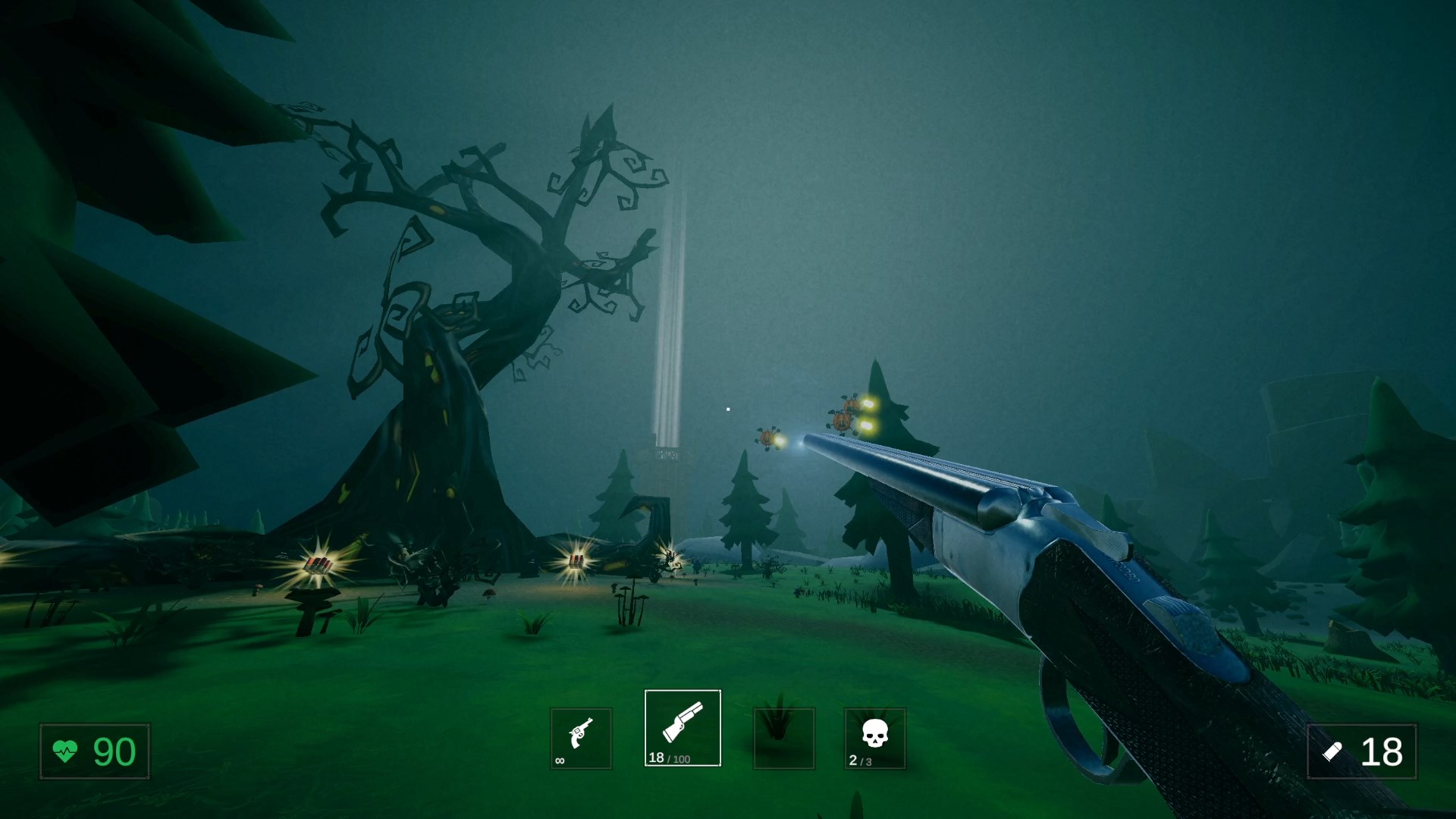Select the revolver weapon slot
The height and width of the screenshot is (819, 1456).
(x=580, y=738)
